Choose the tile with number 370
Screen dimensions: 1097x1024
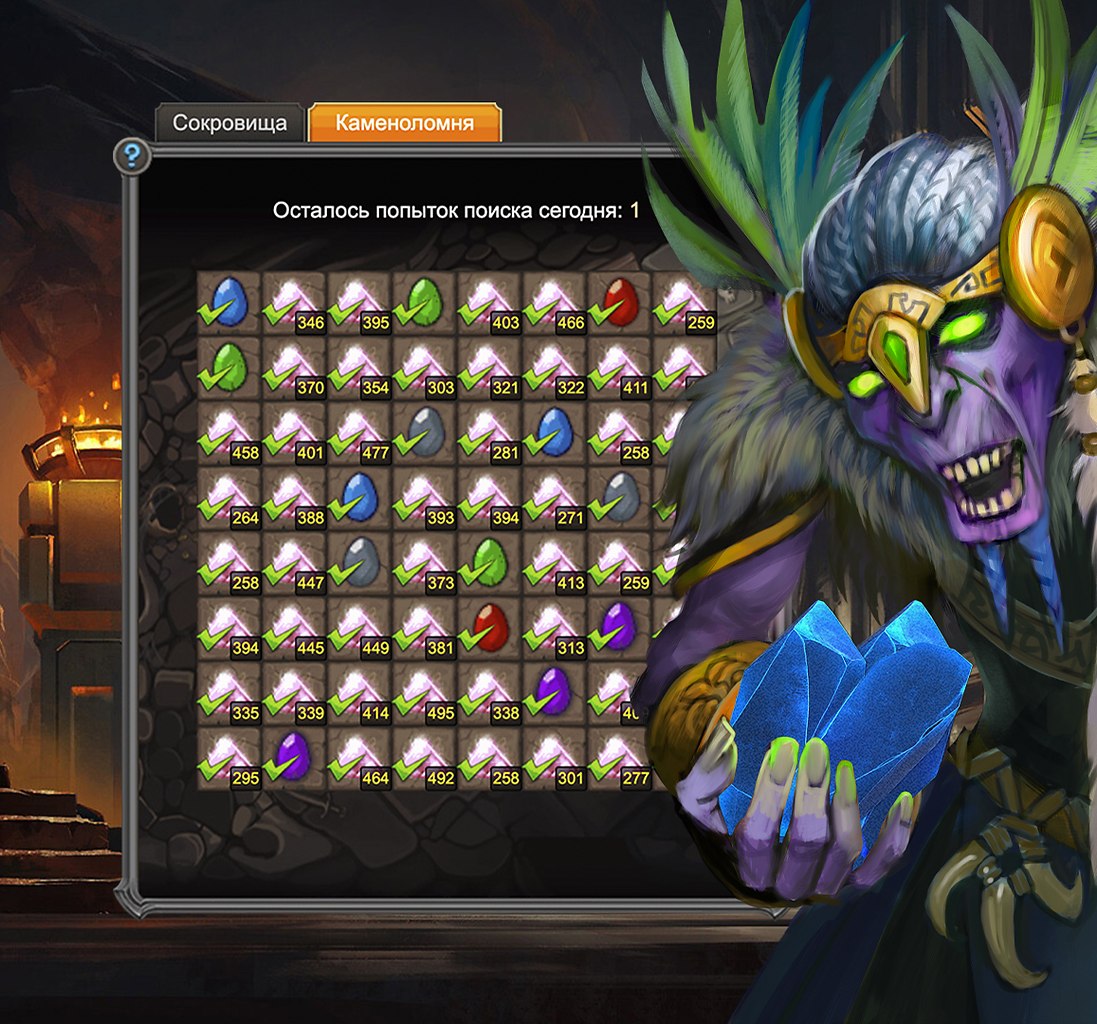coord(294,368)
